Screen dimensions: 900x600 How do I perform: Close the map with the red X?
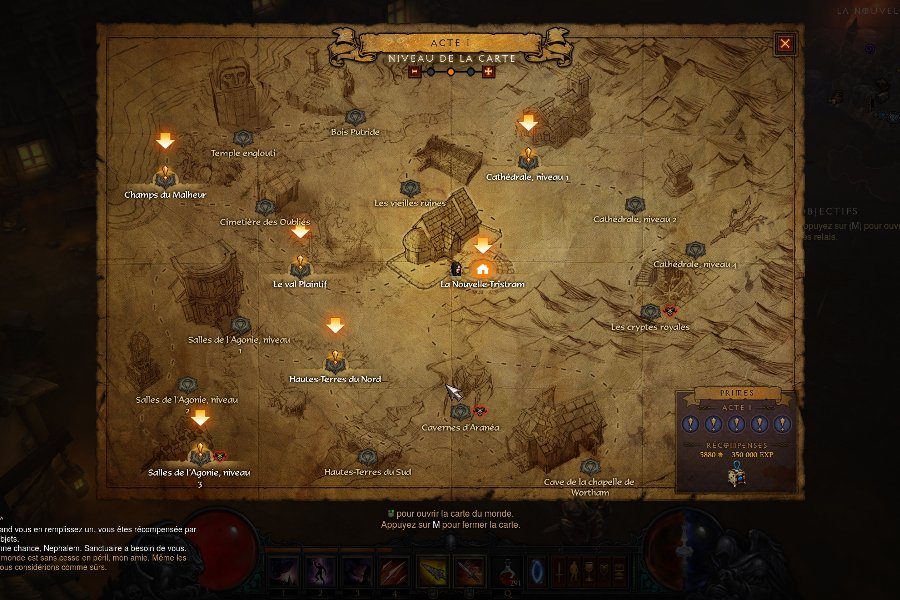[785, 43]
